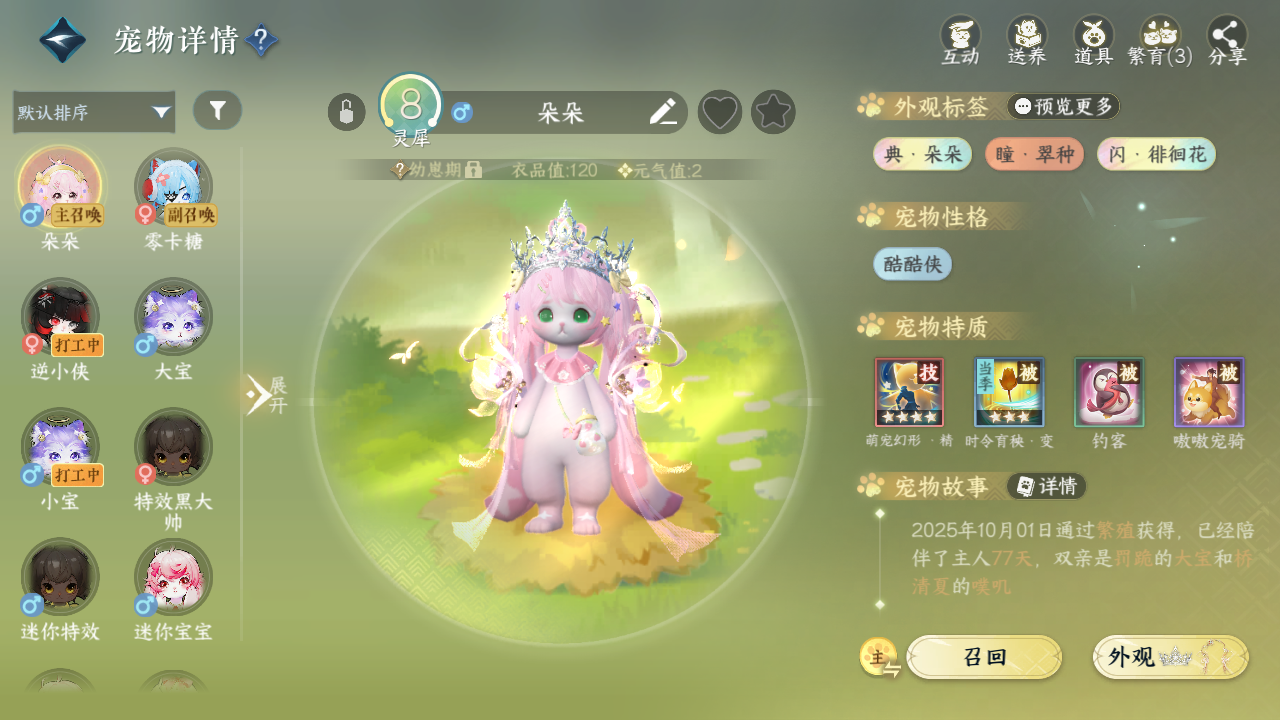1280x720 pixels.
Task: Toggle the heart favorite button
Action: point(719,112)
